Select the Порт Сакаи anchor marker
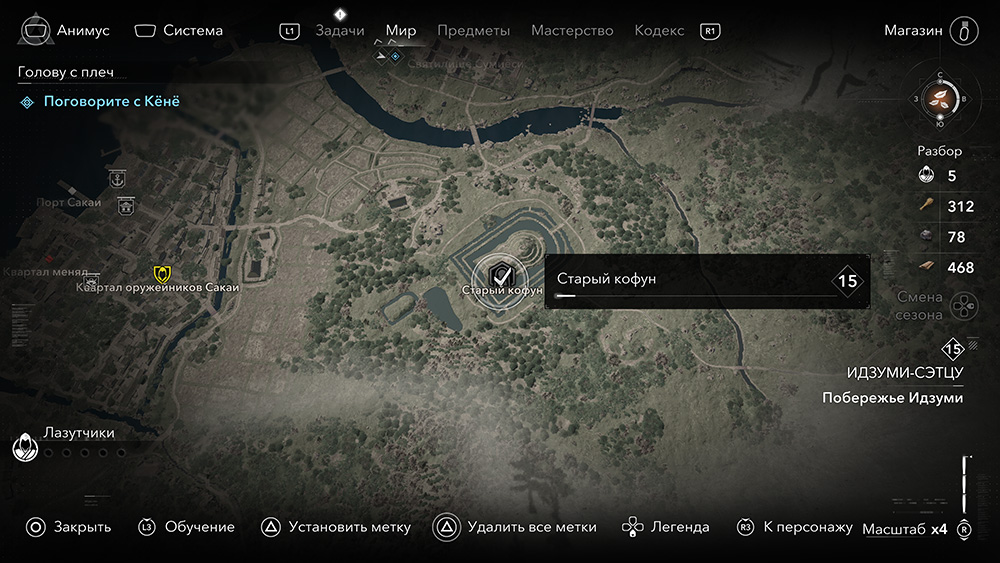The image size is (1000, 563). pyautogui.click(x=117, y=179)
